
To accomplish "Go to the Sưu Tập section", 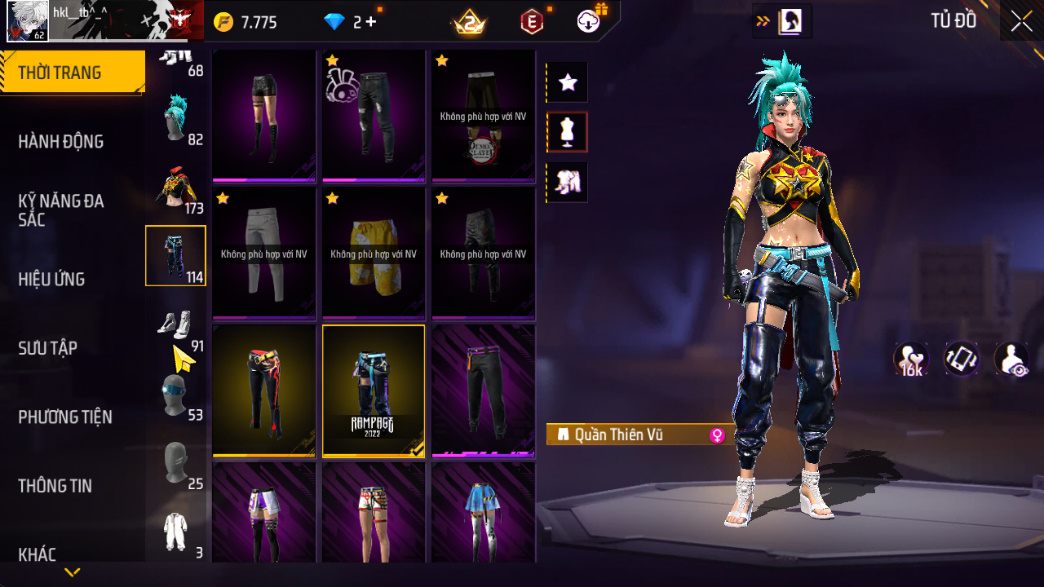I will [48, 348].
